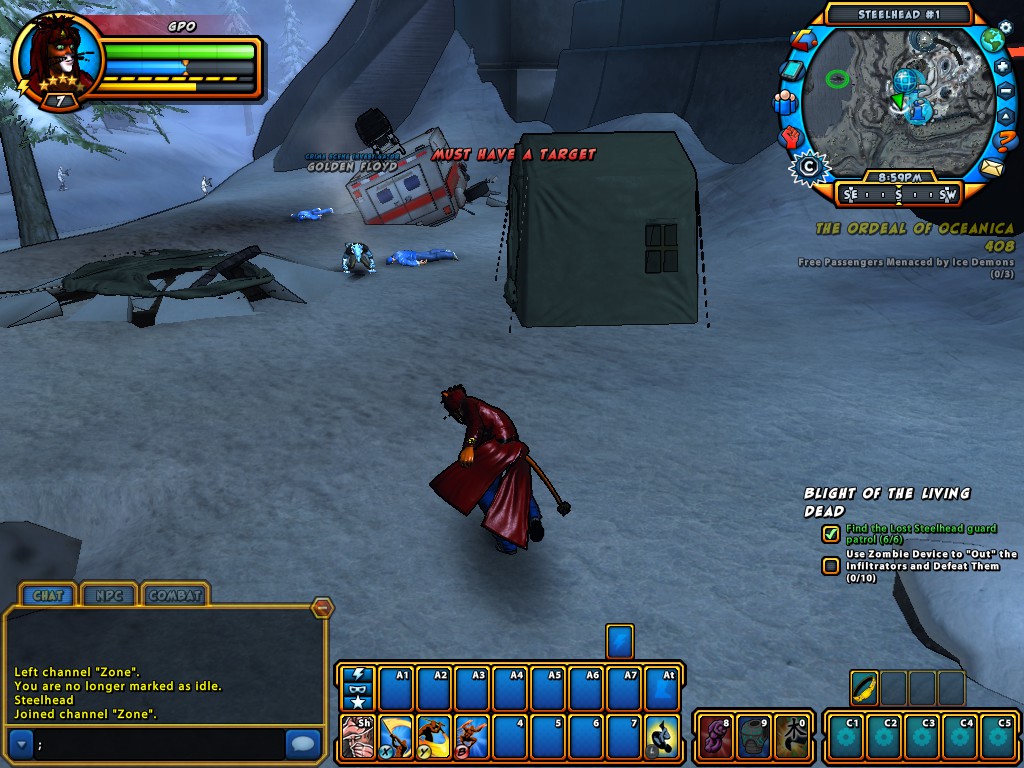Activate the slot 8 purple device
This screenshot has height=768, width=1024.
pyautogui.click(x=715, y=737)
